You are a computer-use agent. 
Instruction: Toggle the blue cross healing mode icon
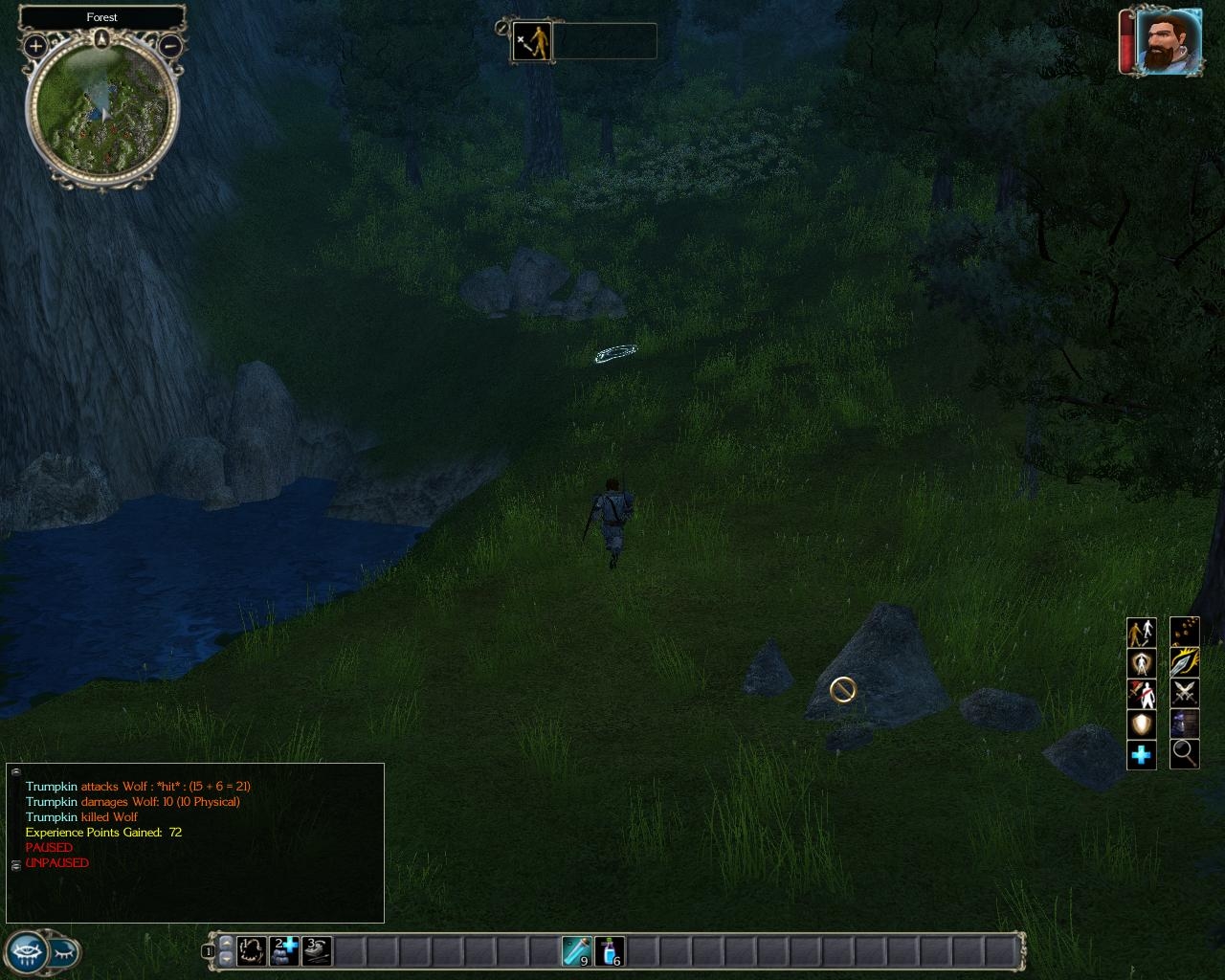(x=1141, y=755)
